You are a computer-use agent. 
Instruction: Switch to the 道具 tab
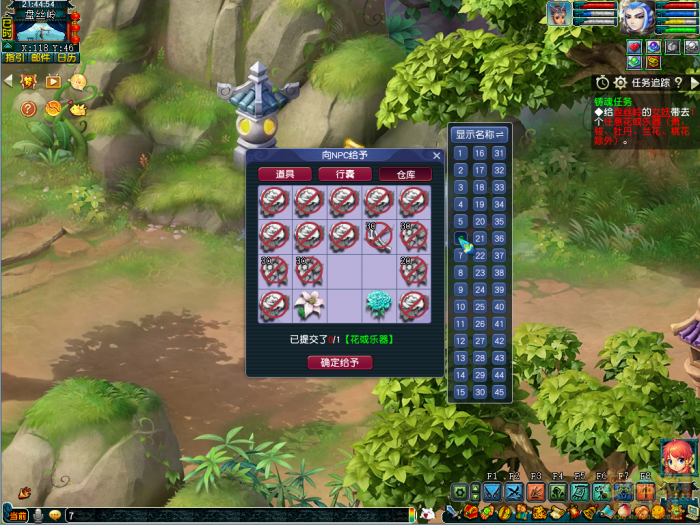284,174
